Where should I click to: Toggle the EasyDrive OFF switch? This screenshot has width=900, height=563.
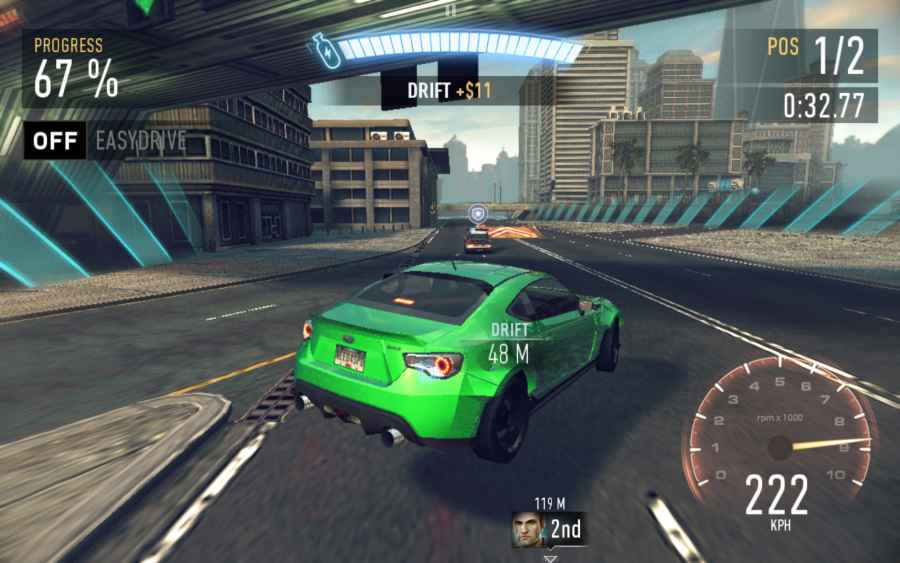coord(55,141)
